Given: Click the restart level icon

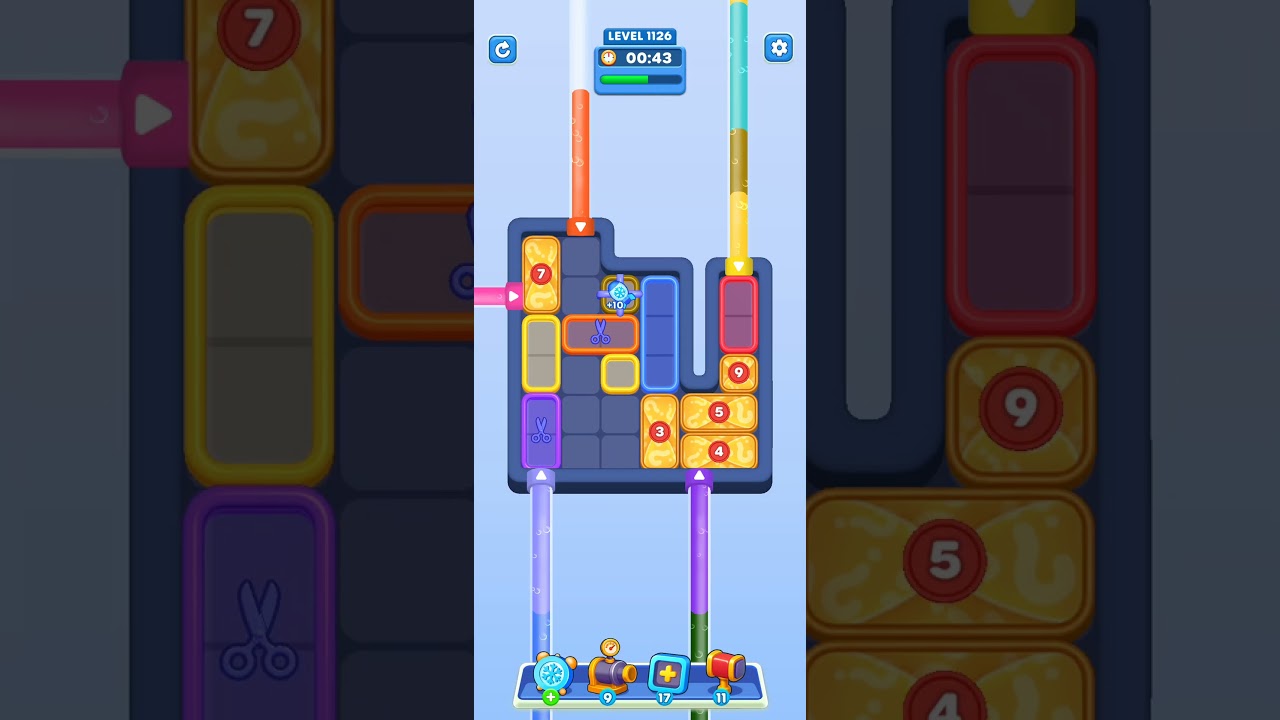Looking at the screenshot, I should 503,49.
